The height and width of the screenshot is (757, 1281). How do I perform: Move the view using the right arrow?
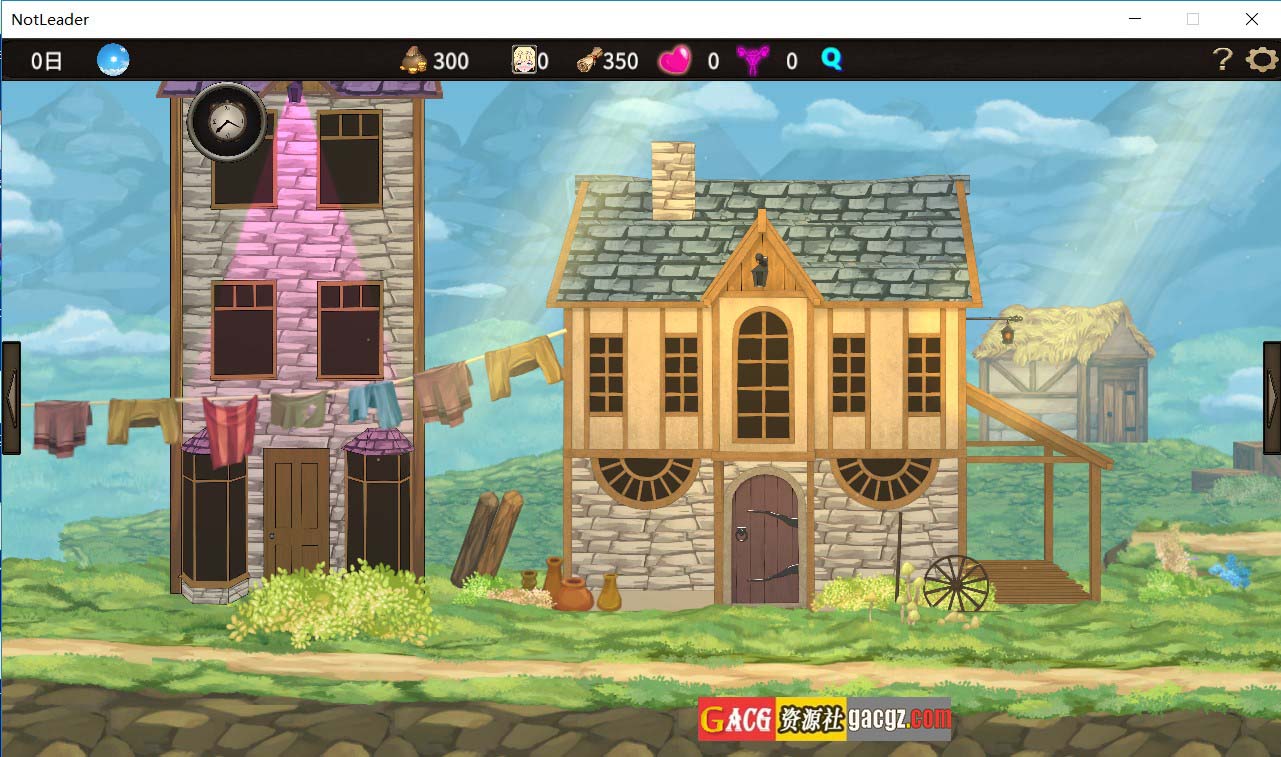(x=1271, y=398)
